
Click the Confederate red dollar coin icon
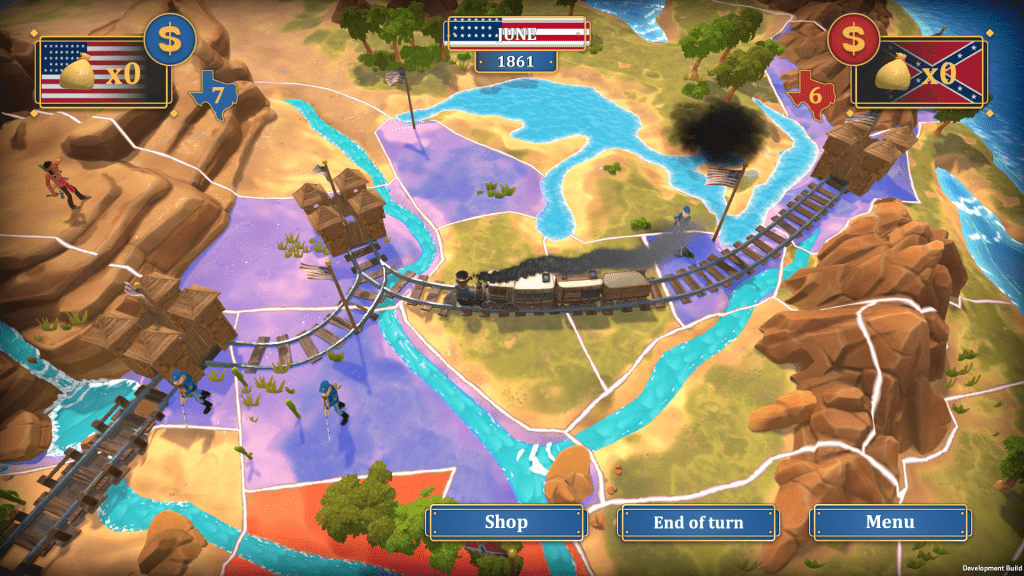click(852, 39)
